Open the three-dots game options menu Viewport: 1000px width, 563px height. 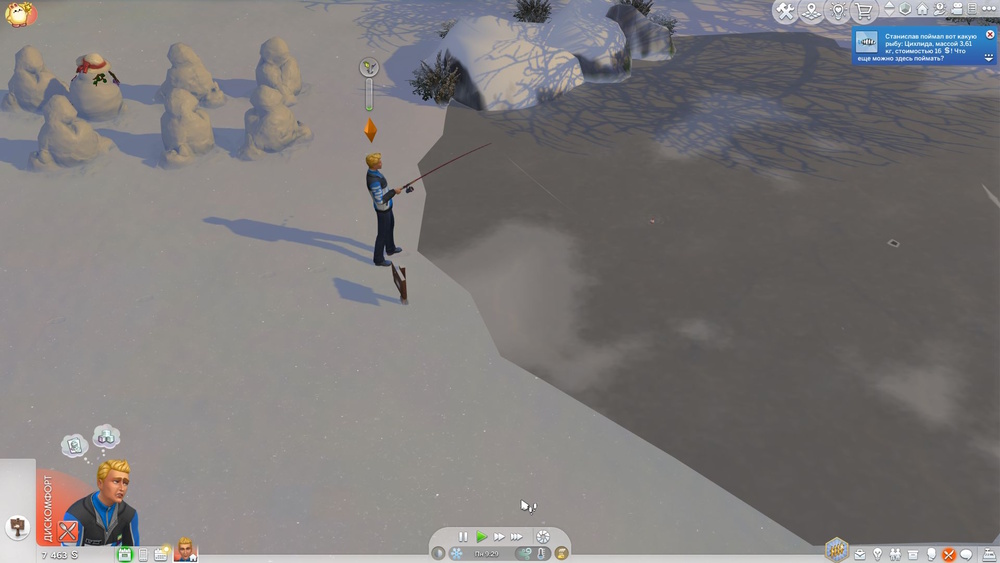(988, 10)
